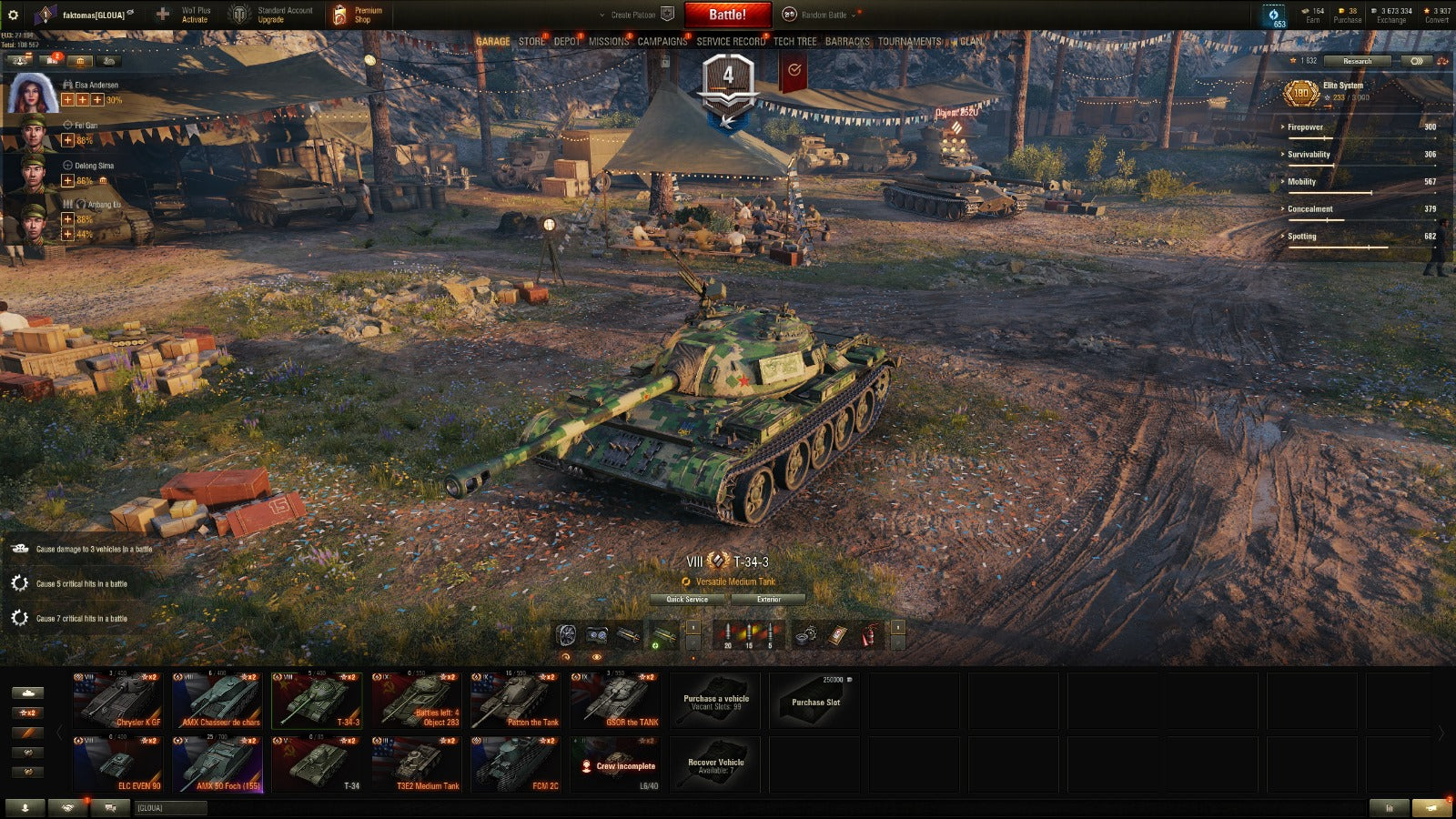Select the ELC EVEN 90 tank
This screenshot has width=1456, height=819.
point(118,764)
